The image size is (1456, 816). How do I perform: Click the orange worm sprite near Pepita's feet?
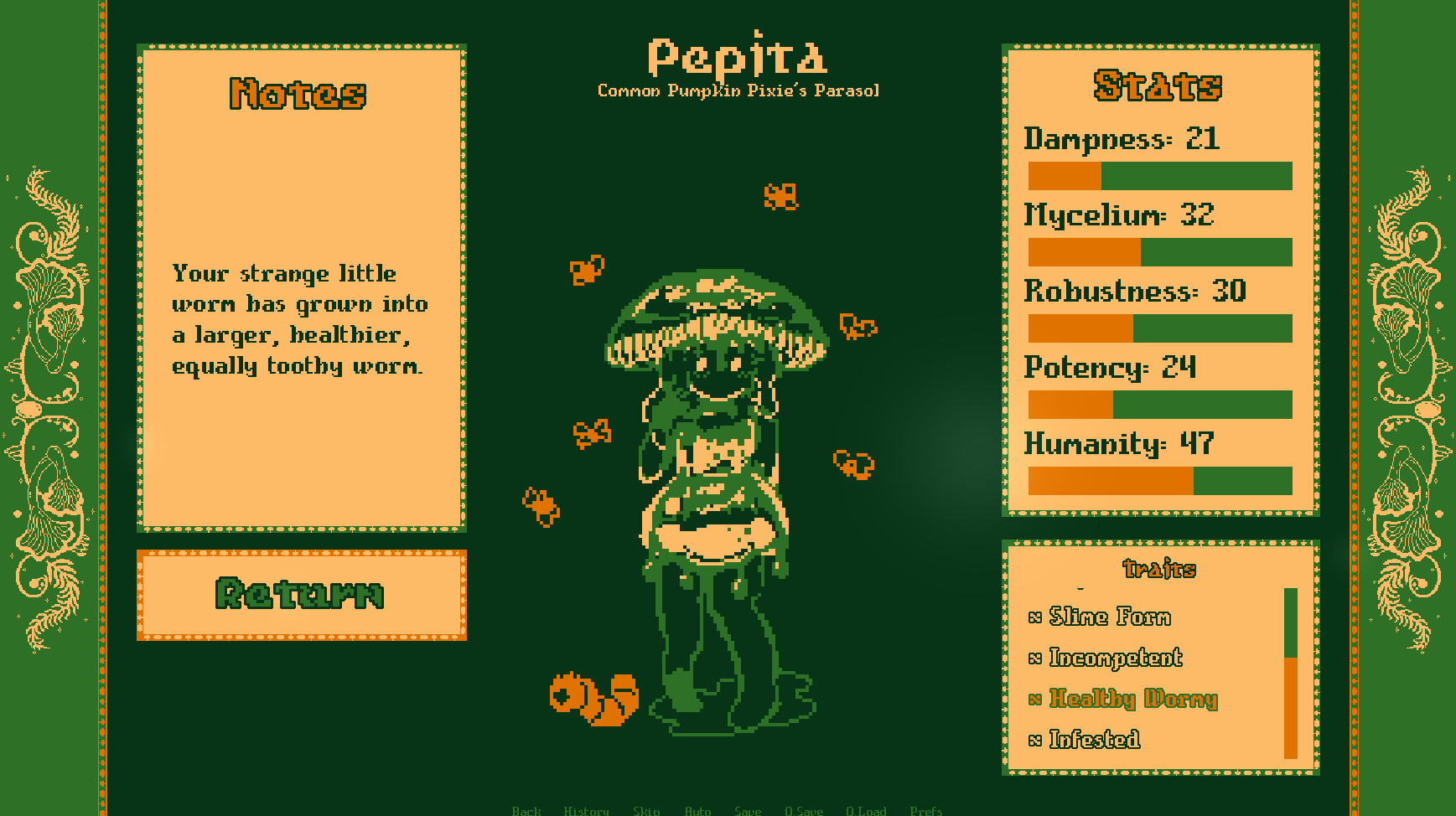coord(595,700)
